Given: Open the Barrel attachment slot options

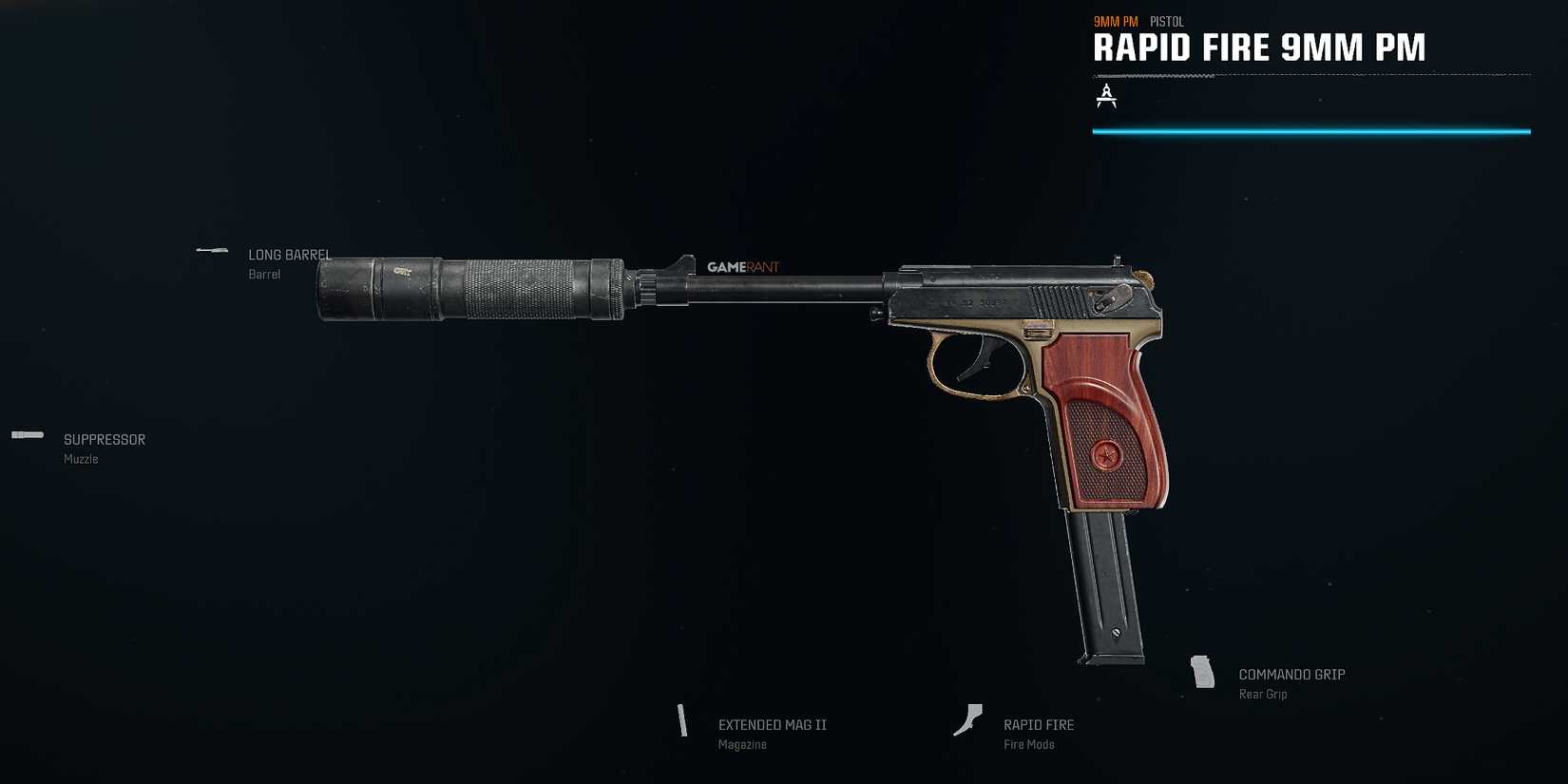Looking at the screenshot, I should coord(263,274).
